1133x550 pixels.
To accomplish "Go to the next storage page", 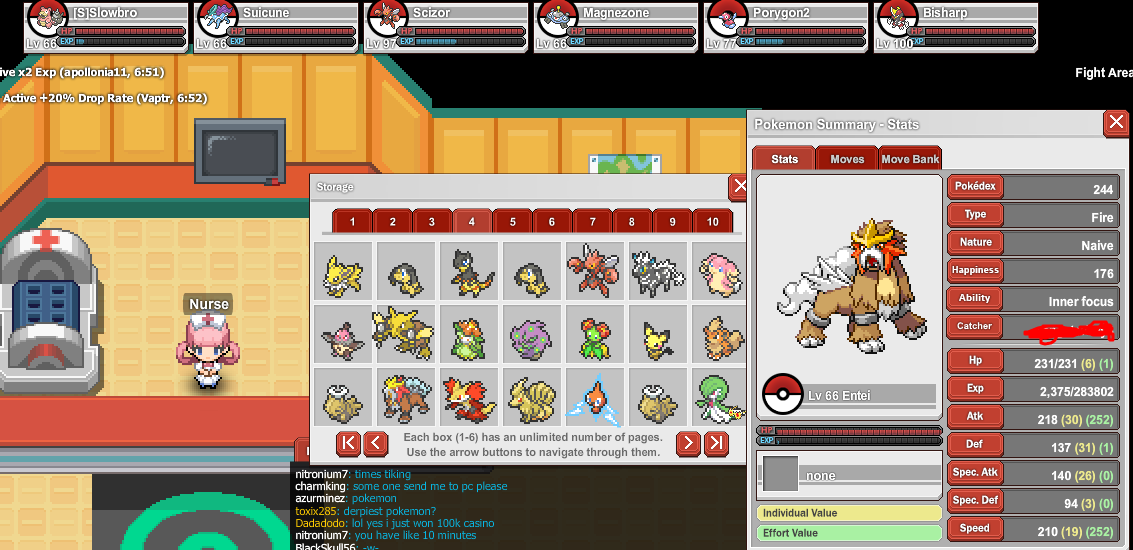I will click(688, 443).
